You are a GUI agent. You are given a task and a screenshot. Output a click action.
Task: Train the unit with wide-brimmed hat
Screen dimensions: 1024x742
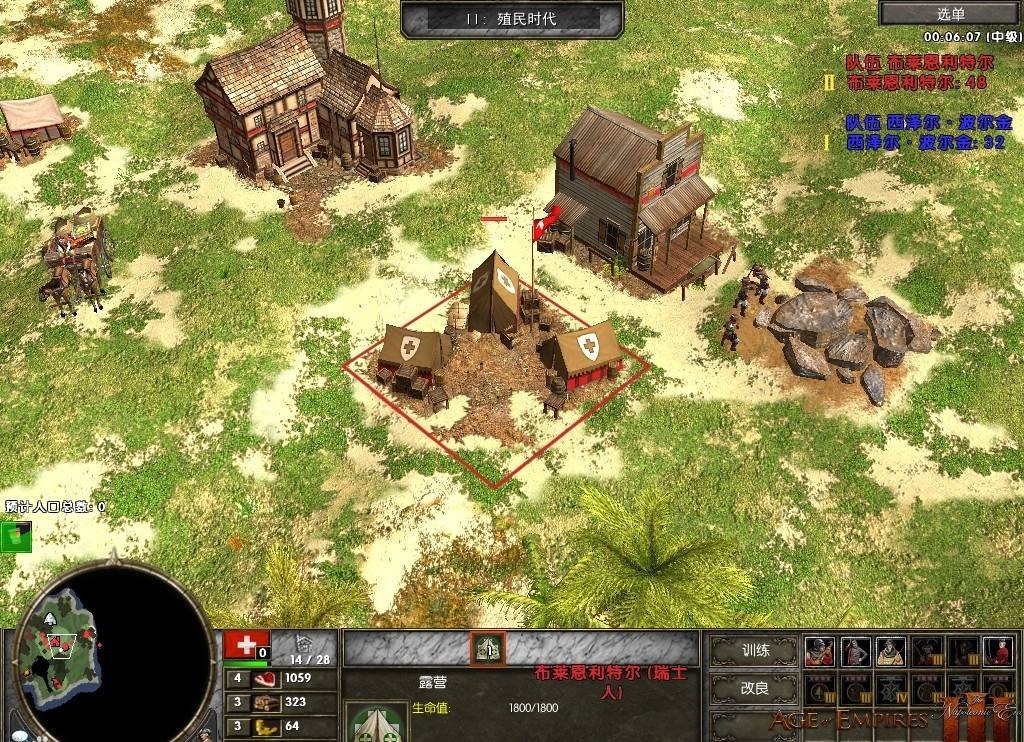[x=890, y=651]
